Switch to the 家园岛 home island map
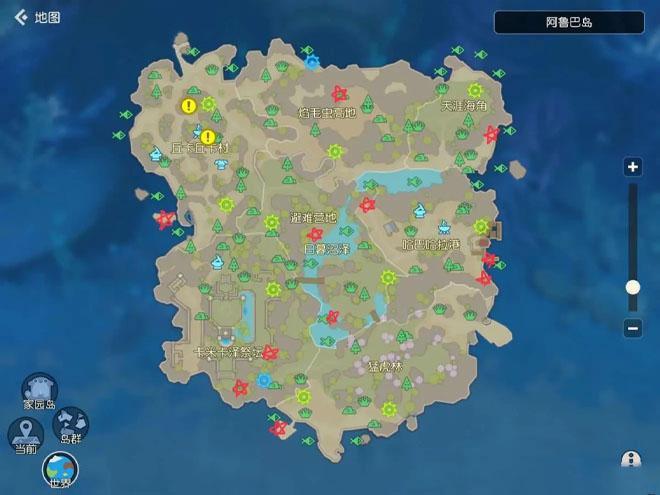Image resolution: width=660 pixels, height=495 pixels. tap(40, 392)
